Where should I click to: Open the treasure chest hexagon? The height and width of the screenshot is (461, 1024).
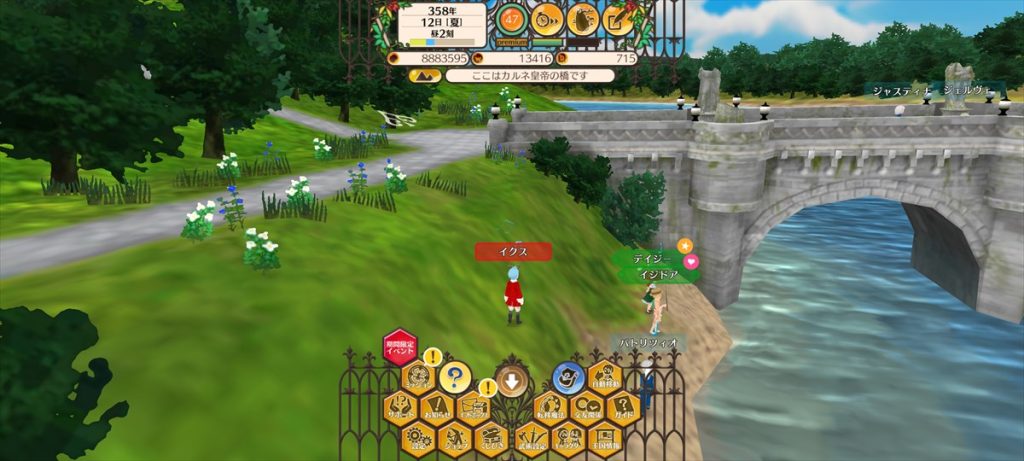[x=493, y=437]
